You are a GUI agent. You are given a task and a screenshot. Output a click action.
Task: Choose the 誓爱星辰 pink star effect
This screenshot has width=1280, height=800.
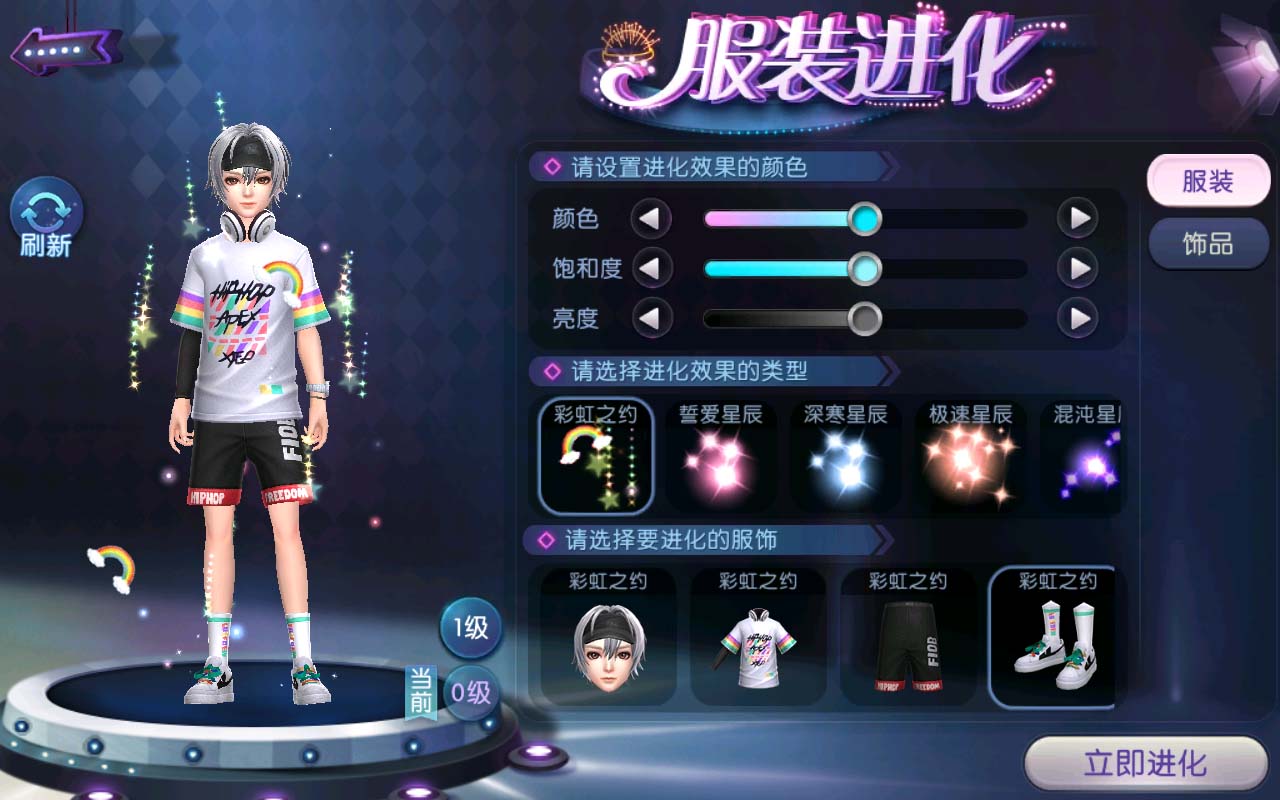721,456
